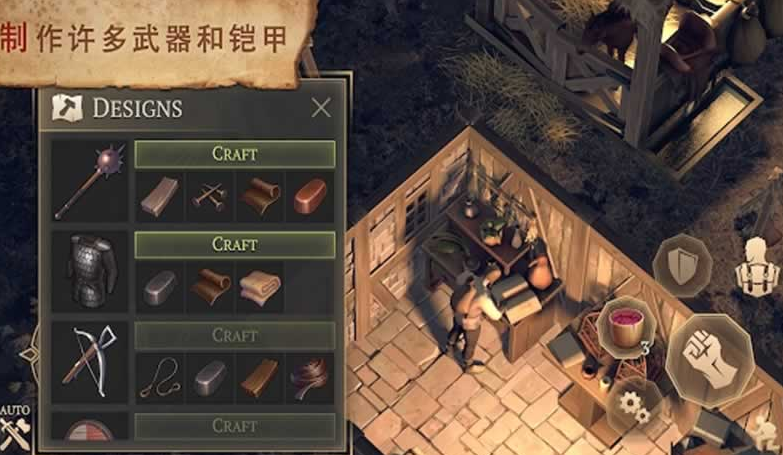Toggle the crouching figure sneak button
This screenshot has width=783, height=455.
click(x=762, y=432)
